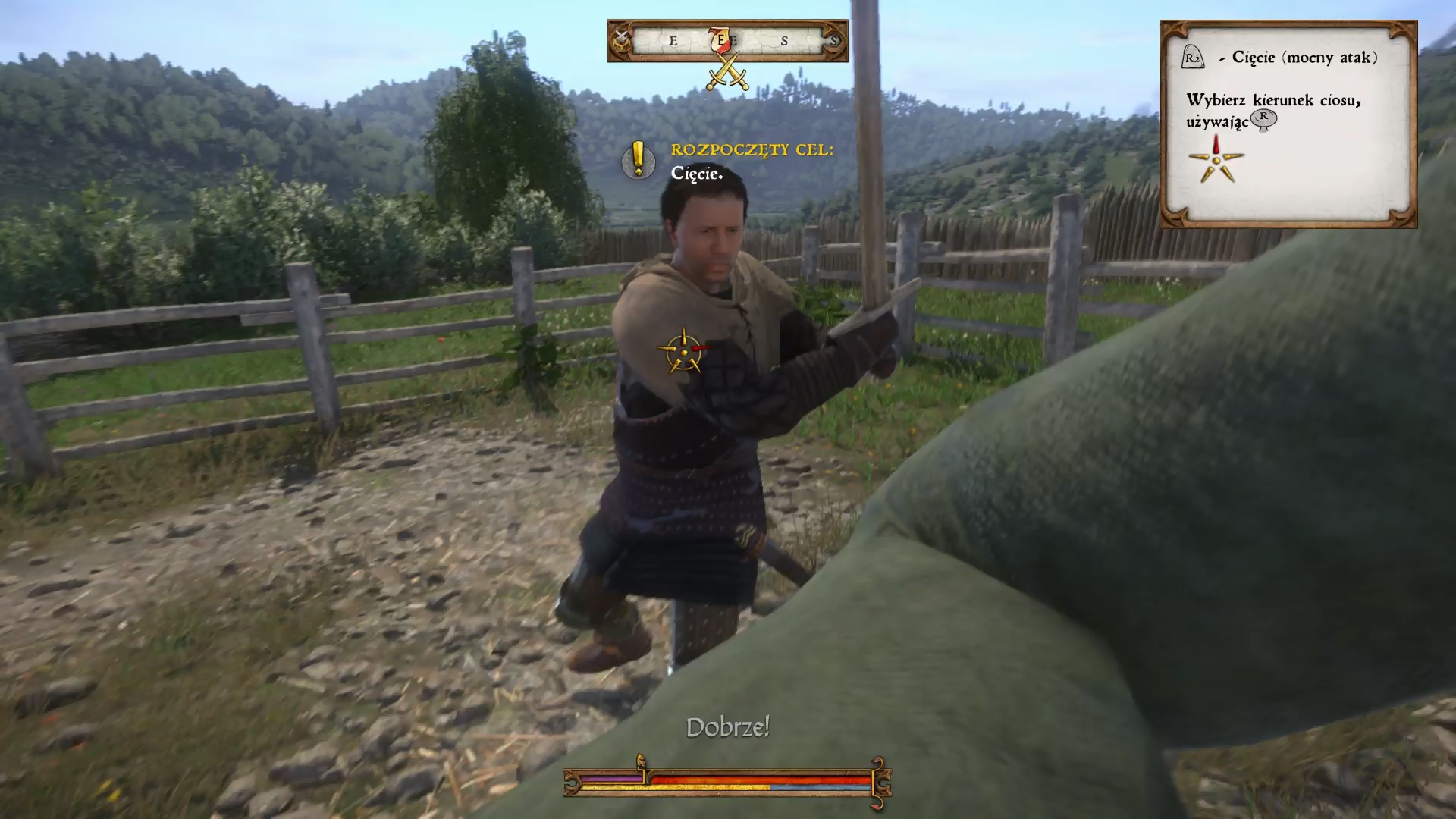
Task: Click the compass bar at the top
Action: 727,41
